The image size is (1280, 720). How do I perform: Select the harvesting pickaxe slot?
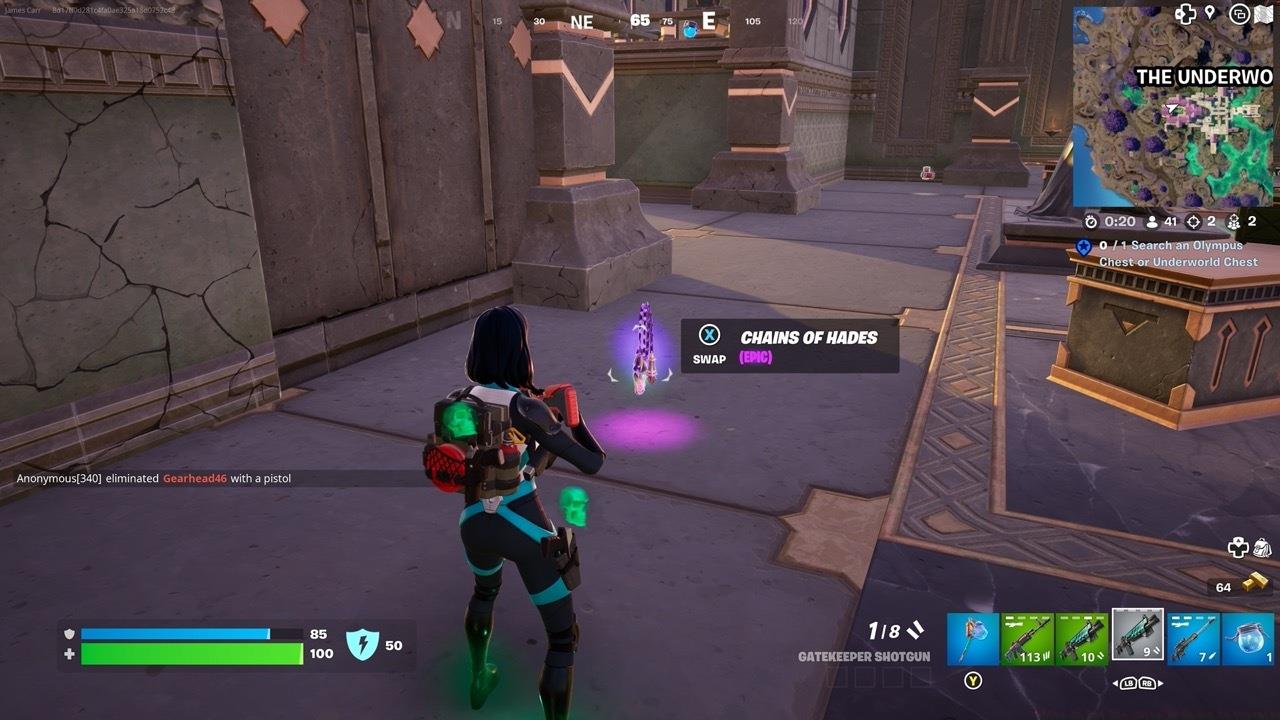click(972, 637)
